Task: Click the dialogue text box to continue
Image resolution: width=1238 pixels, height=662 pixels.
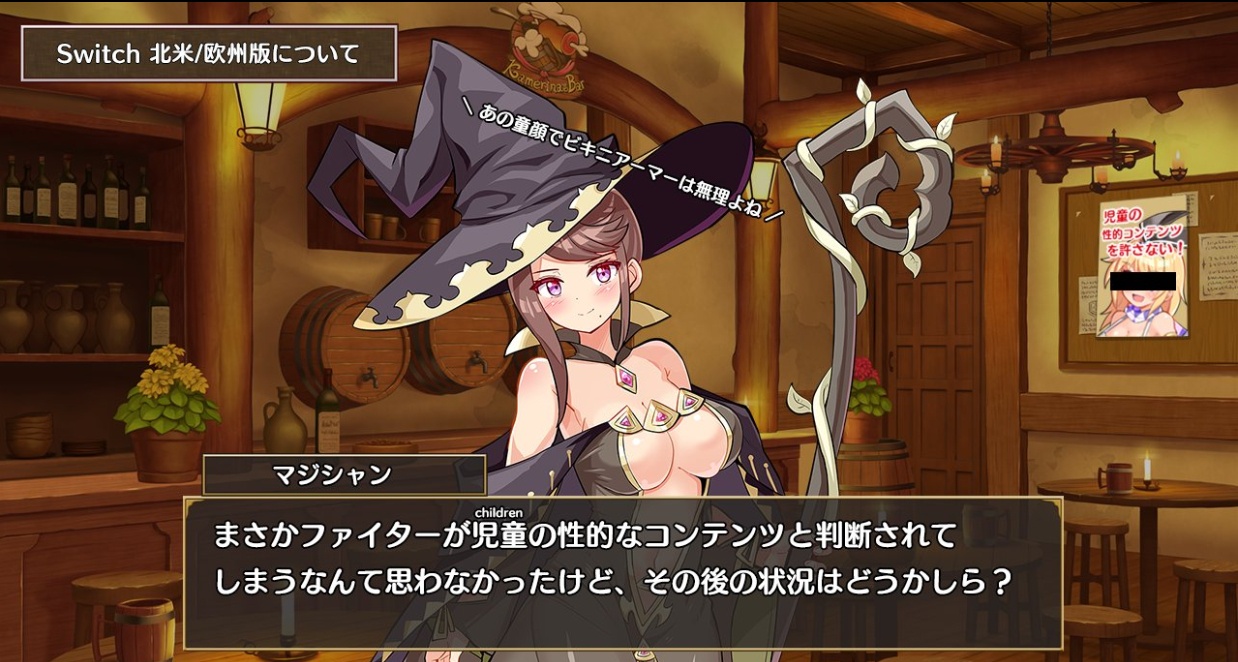Action: 622,572
